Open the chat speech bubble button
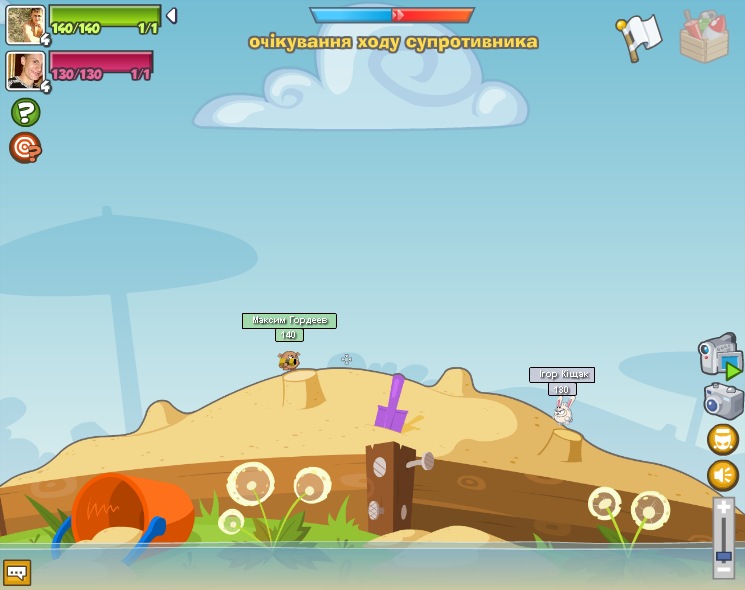Screen dimensions: 745x590 pos(17,572)
